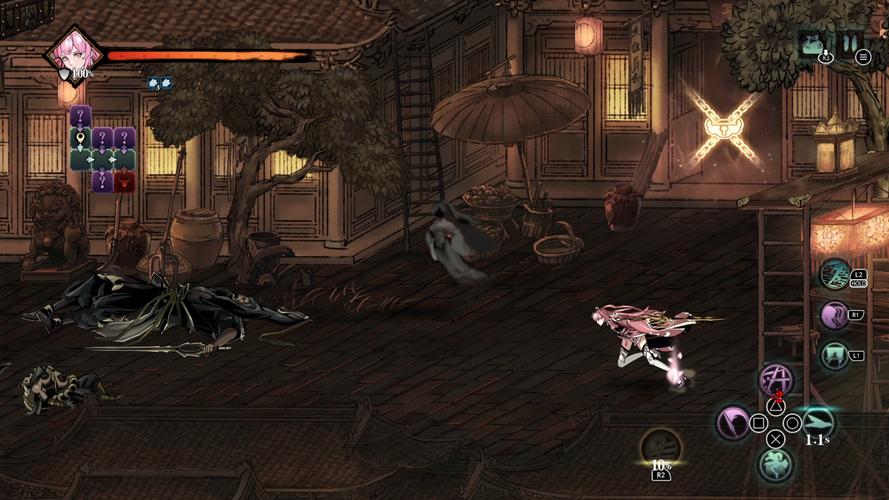The width and height of the screenshot is (889, 500).
Task: Activate the teal running-figure skill
Action: [834, 274]
